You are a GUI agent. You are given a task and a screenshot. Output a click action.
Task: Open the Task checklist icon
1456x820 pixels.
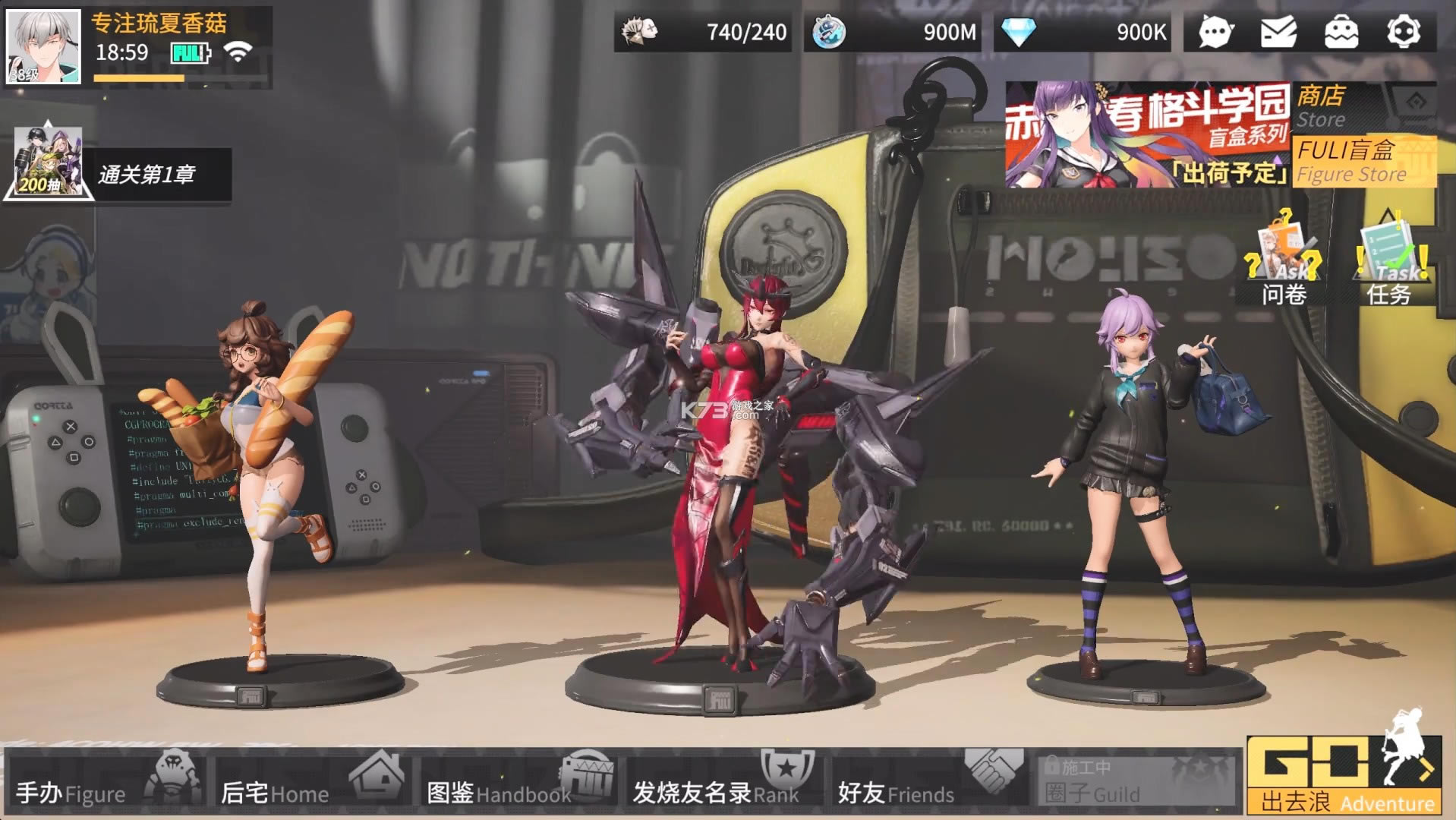point(1389,260)
